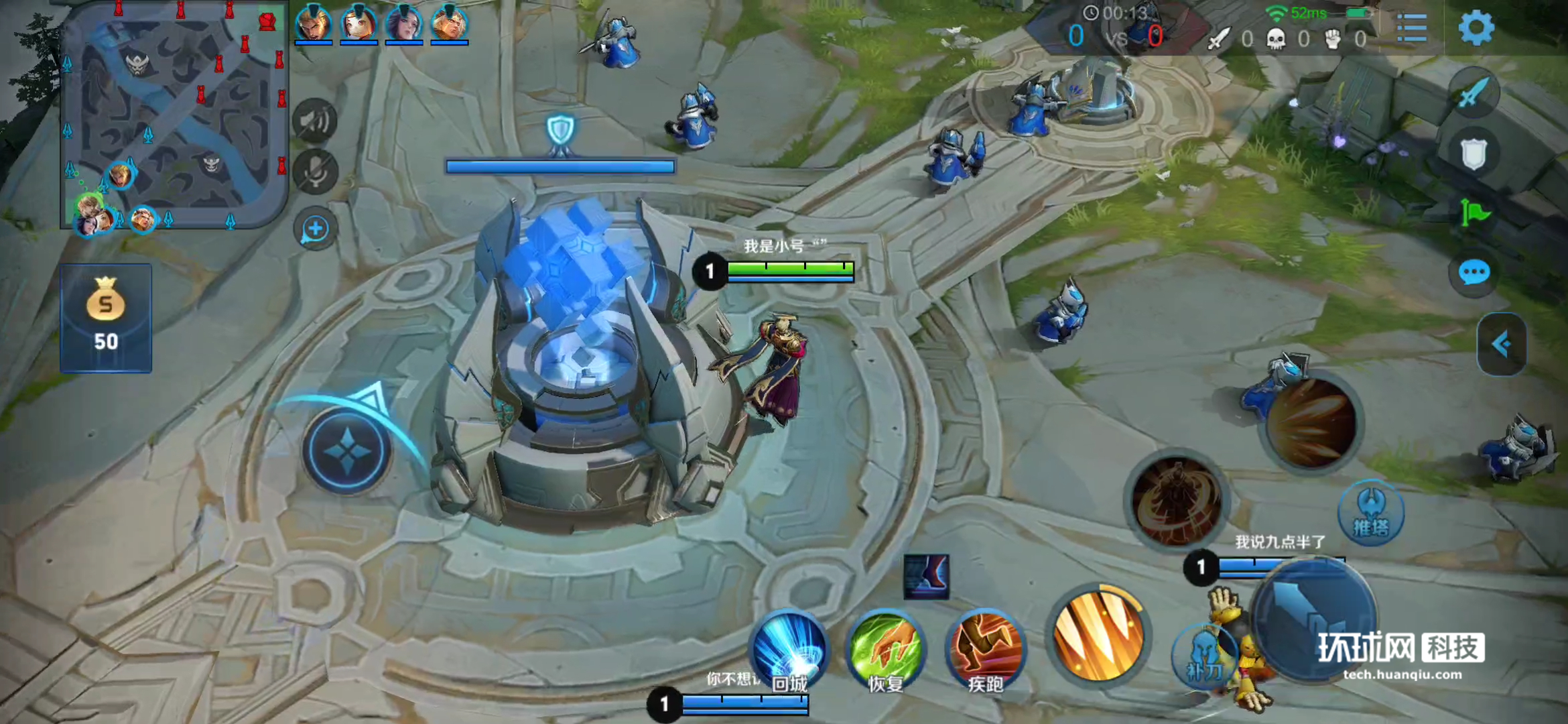Tap the minimap
Screen dimensions: 1568x724
[174, 115]
